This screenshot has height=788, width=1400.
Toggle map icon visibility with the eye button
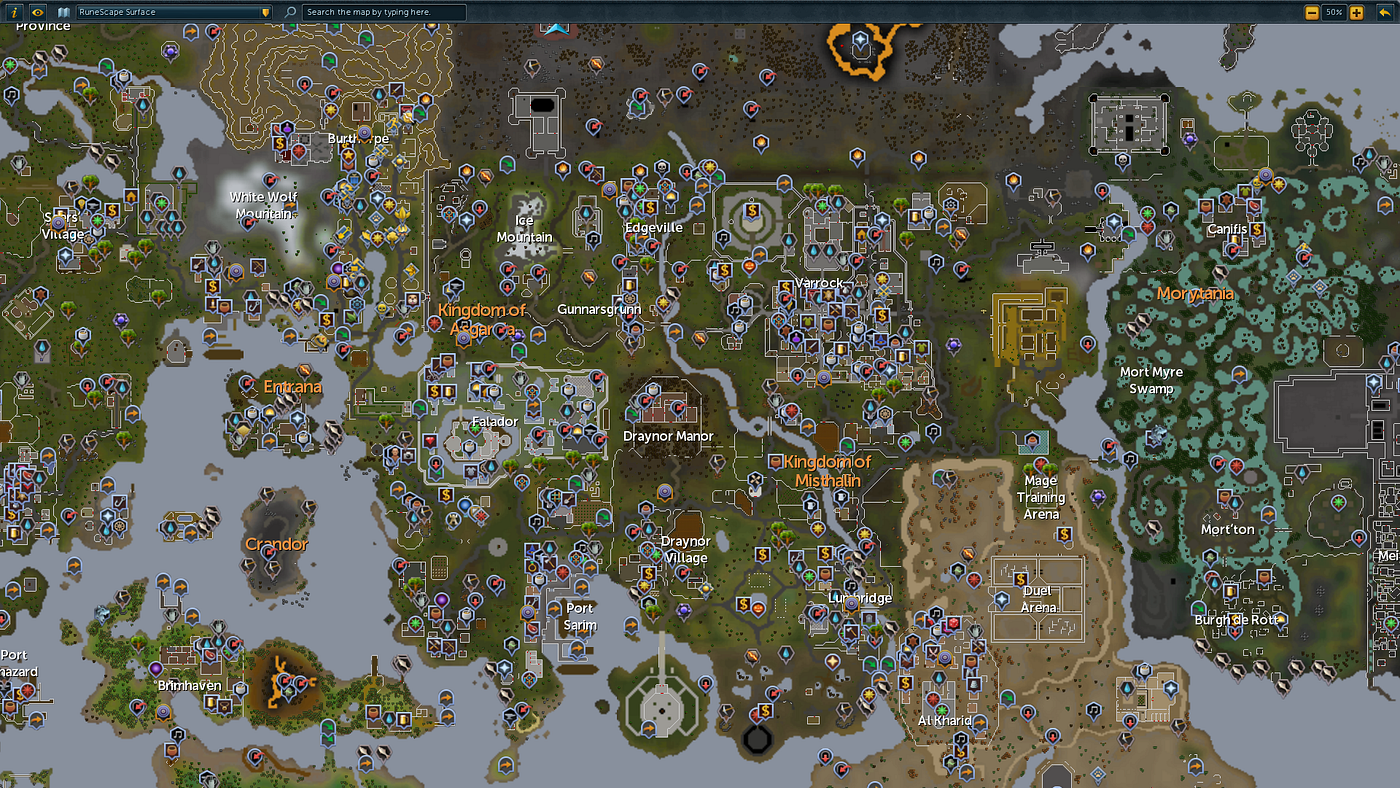[x=38, y=11]
